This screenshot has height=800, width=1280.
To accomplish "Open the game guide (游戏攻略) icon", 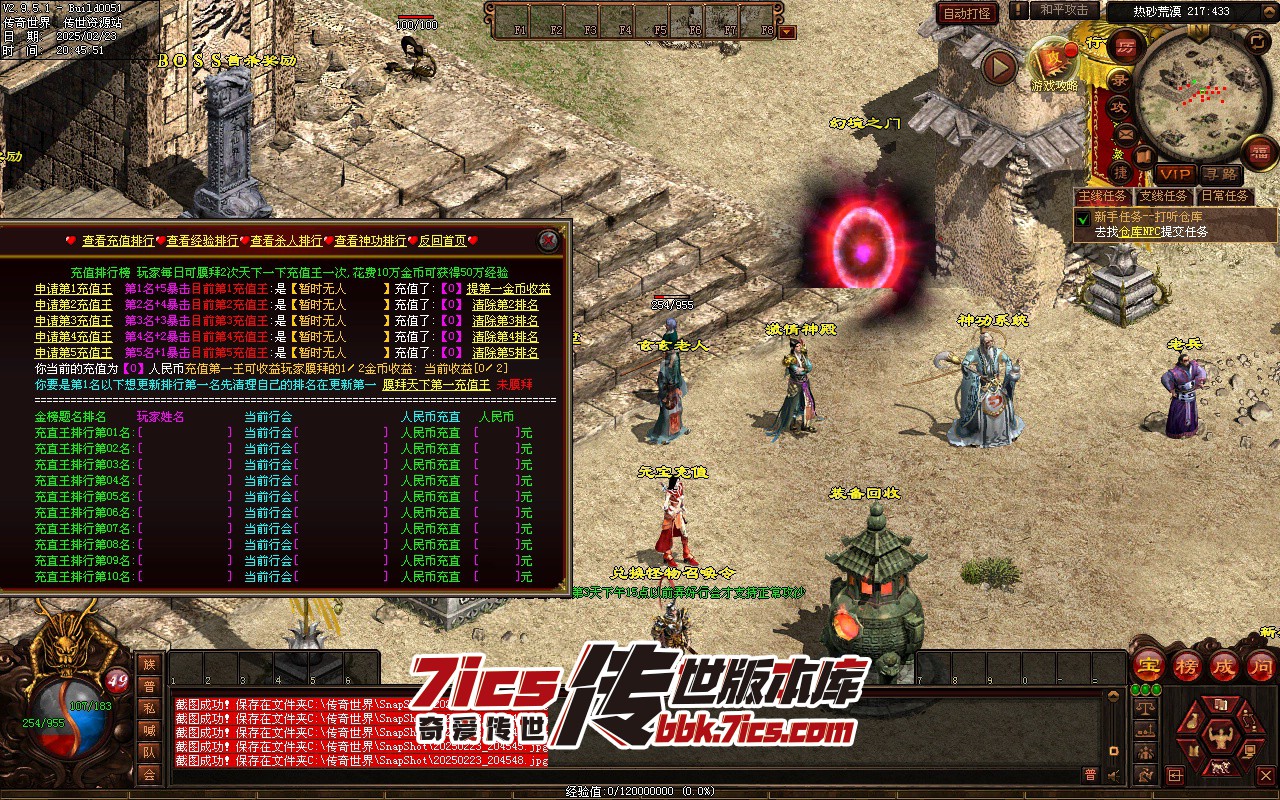I will click(x=1054, y=62).
